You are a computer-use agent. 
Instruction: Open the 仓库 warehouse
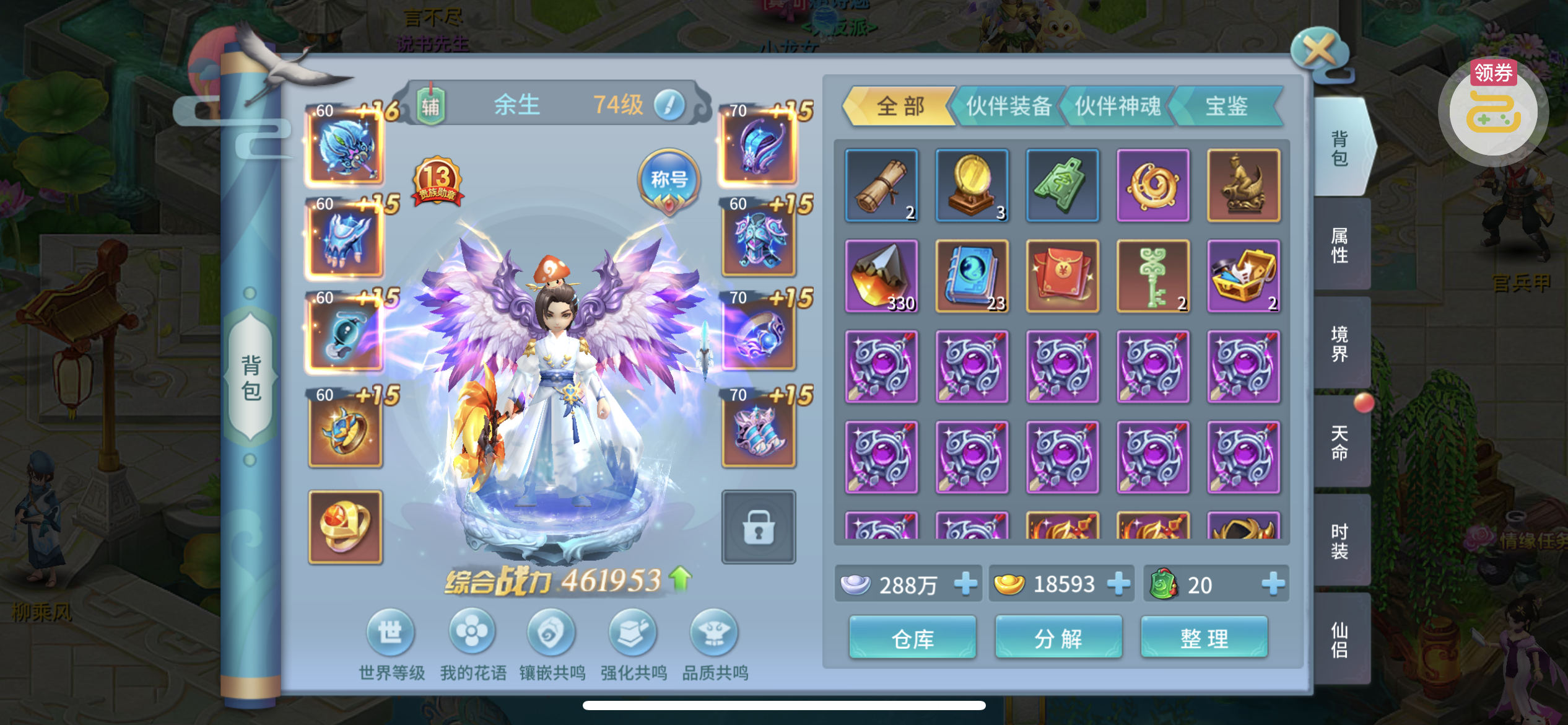912,638
